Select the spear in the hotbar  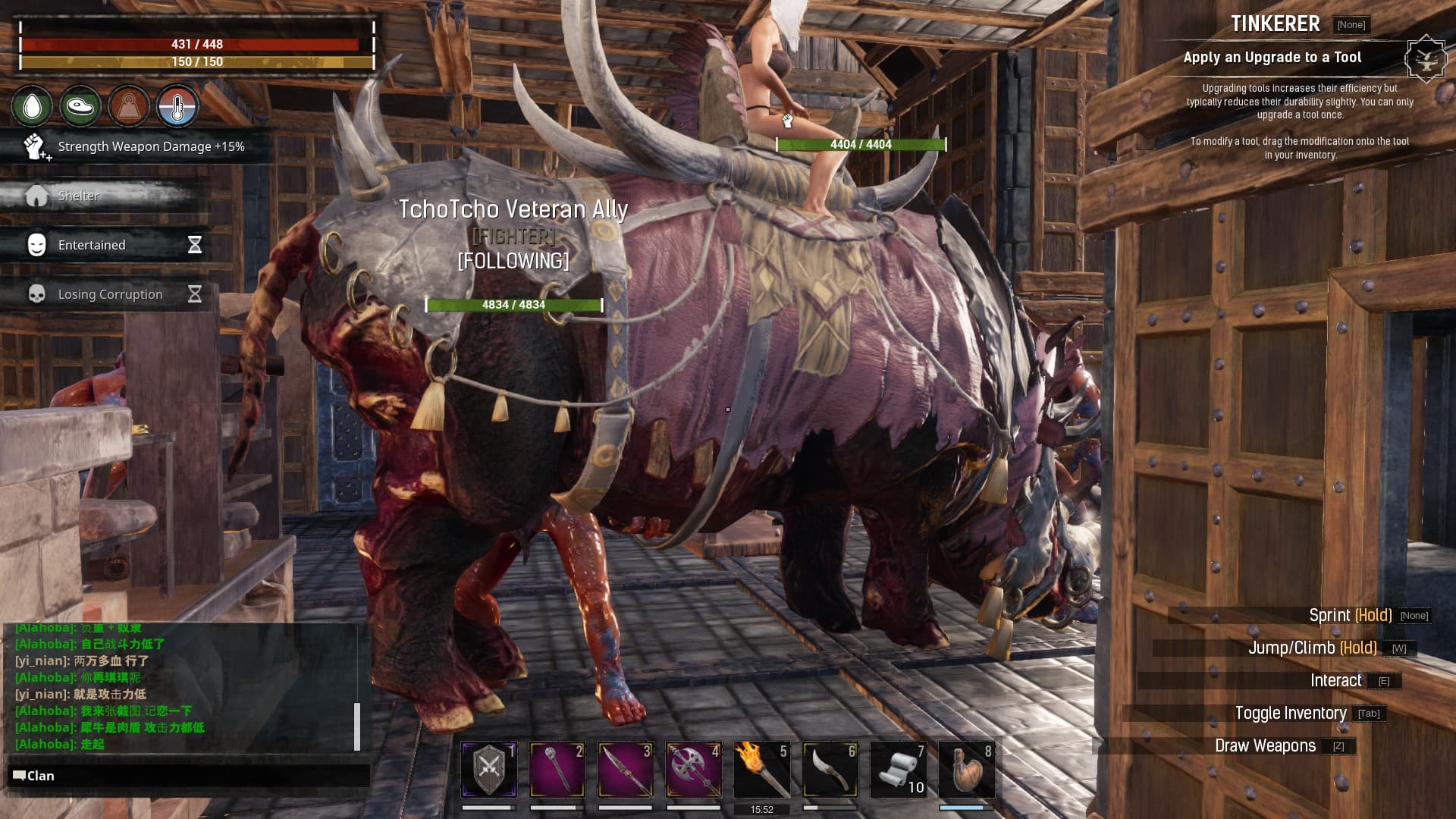(626, 770)
